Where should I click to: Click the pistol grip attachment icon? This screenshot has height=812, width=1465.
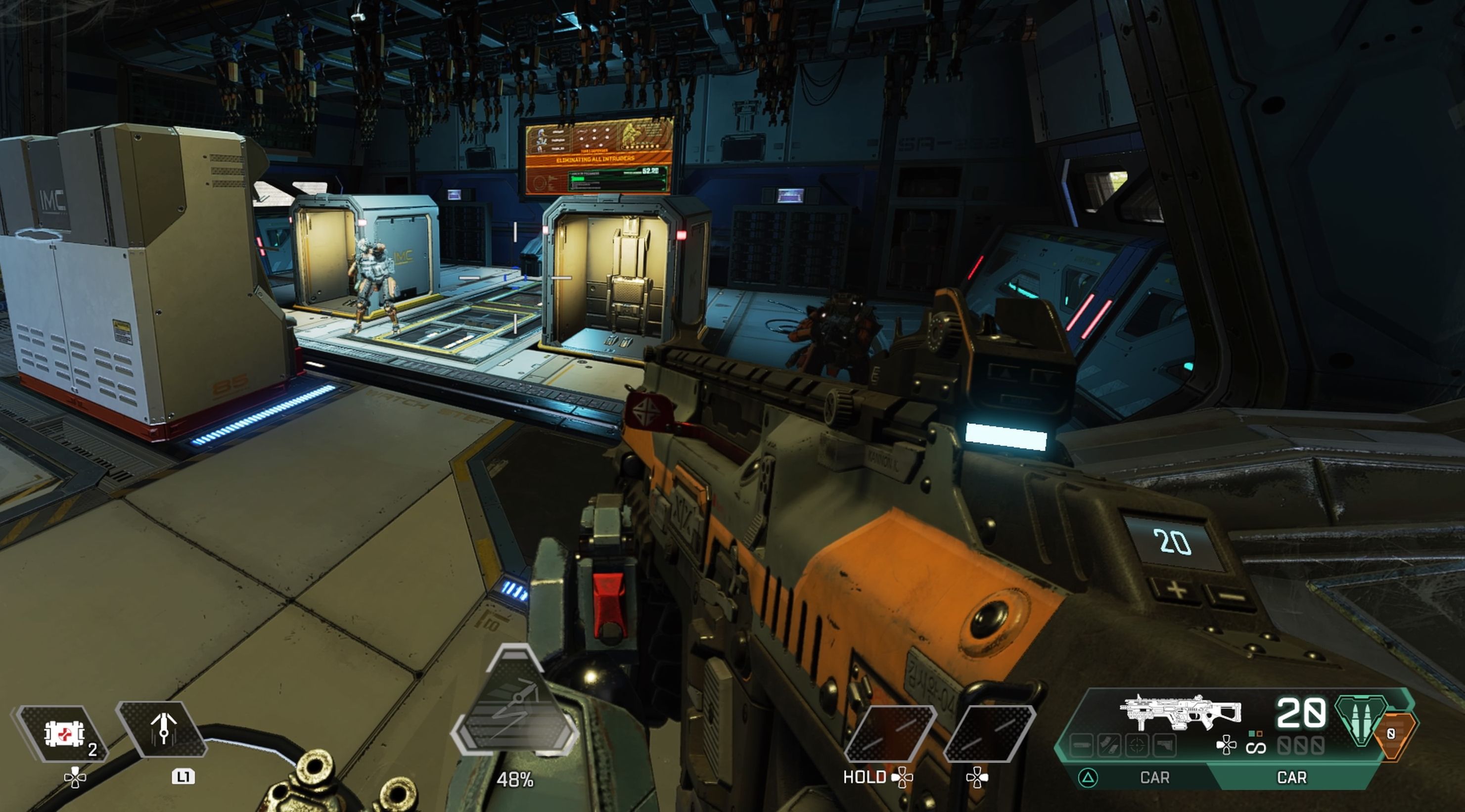(x=1164, y=746)
